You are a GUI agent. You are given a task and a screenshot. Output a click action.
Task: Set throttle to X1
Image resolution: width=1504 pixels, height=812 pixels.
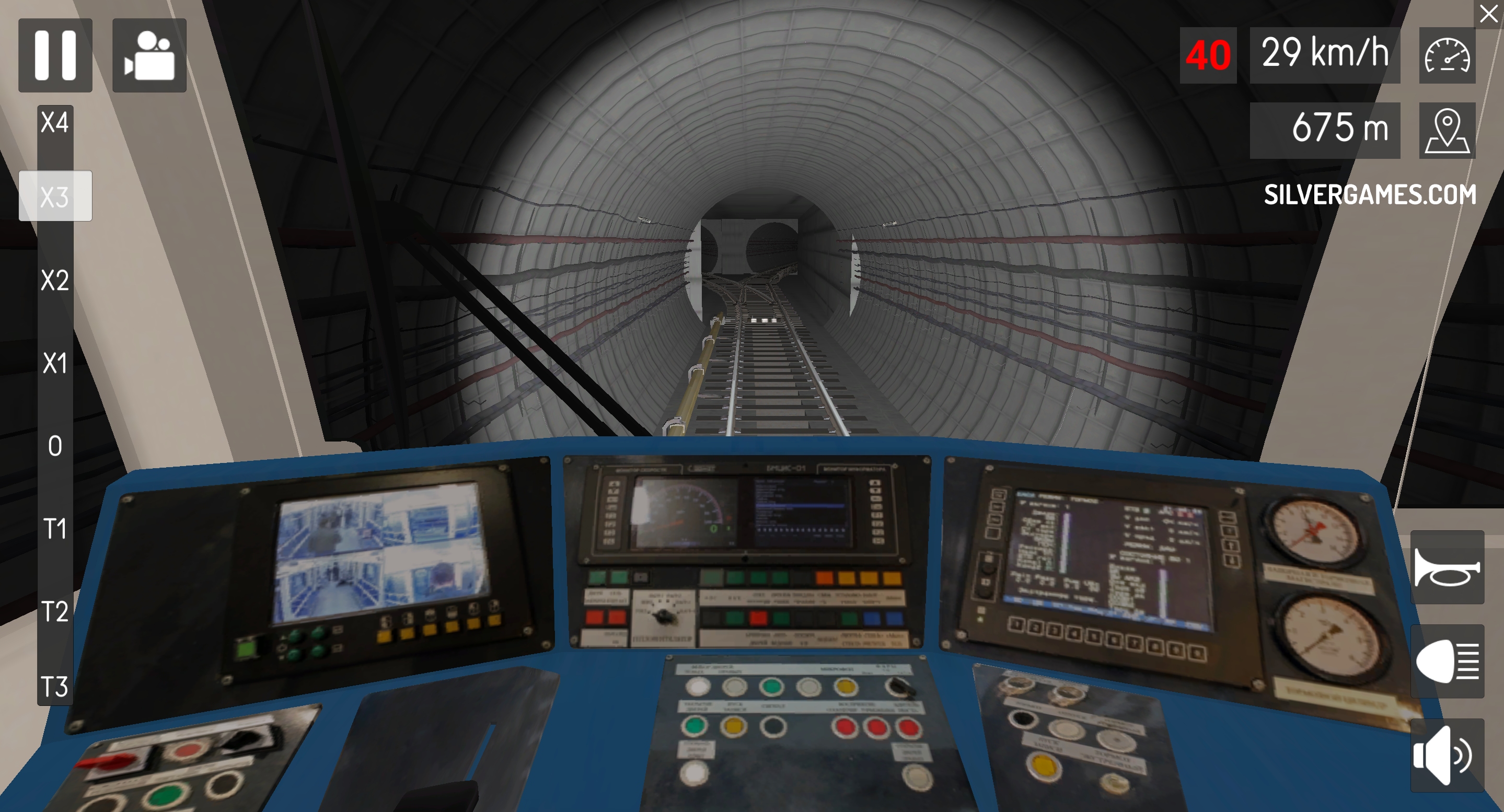(55, 363)
